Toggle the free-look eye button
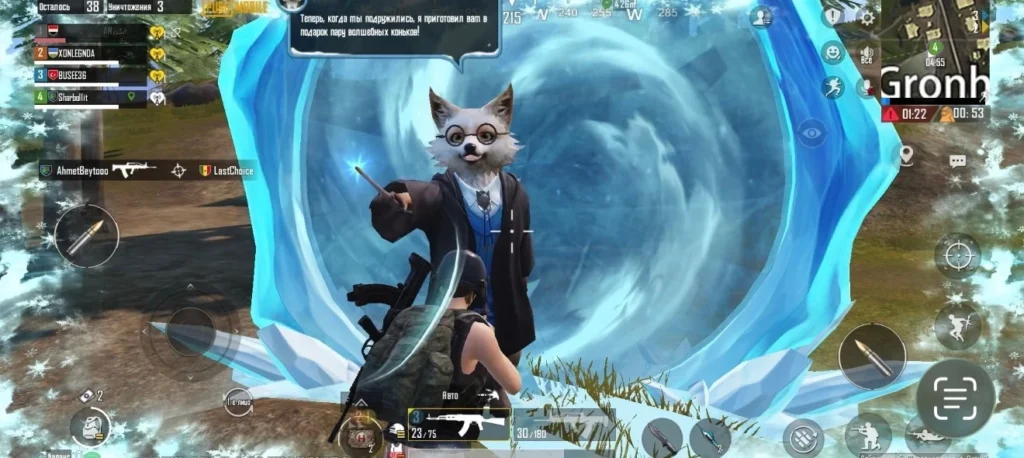This screenshot has width=1024, height=458. coord(811,130)
